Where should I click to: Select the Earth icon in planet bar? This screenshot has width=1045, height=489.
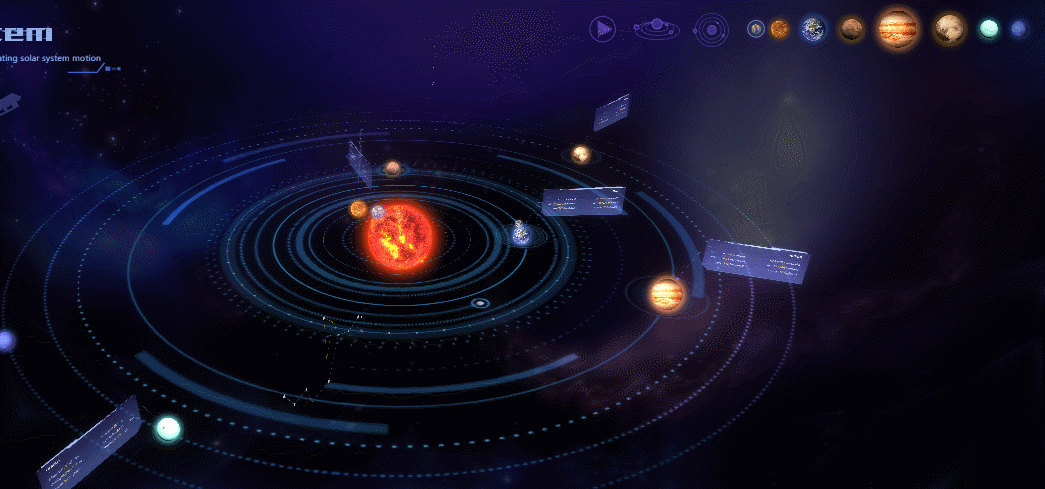(813, 29)
